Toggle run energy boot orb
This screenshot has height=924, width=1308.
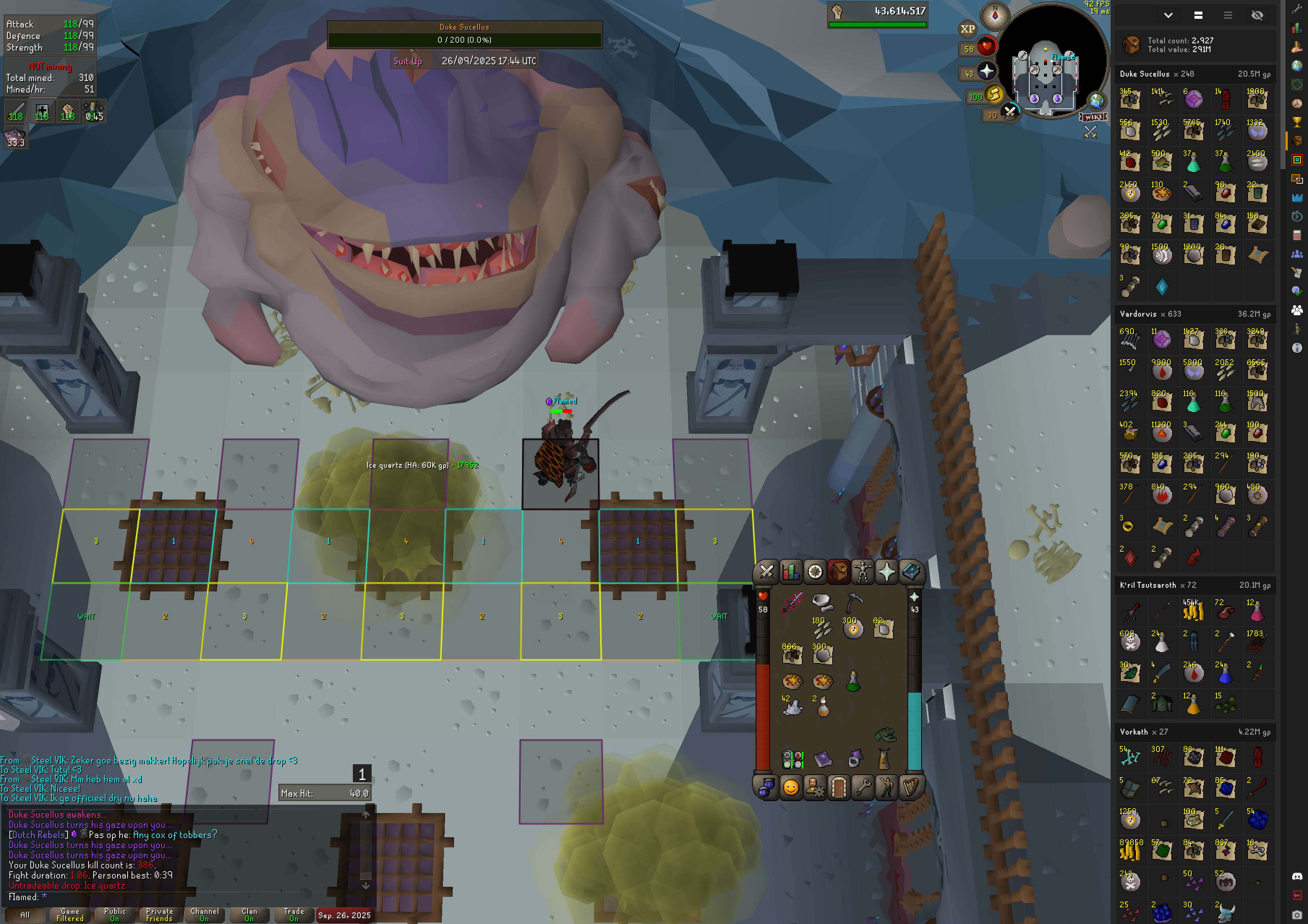tap(994, 95)
